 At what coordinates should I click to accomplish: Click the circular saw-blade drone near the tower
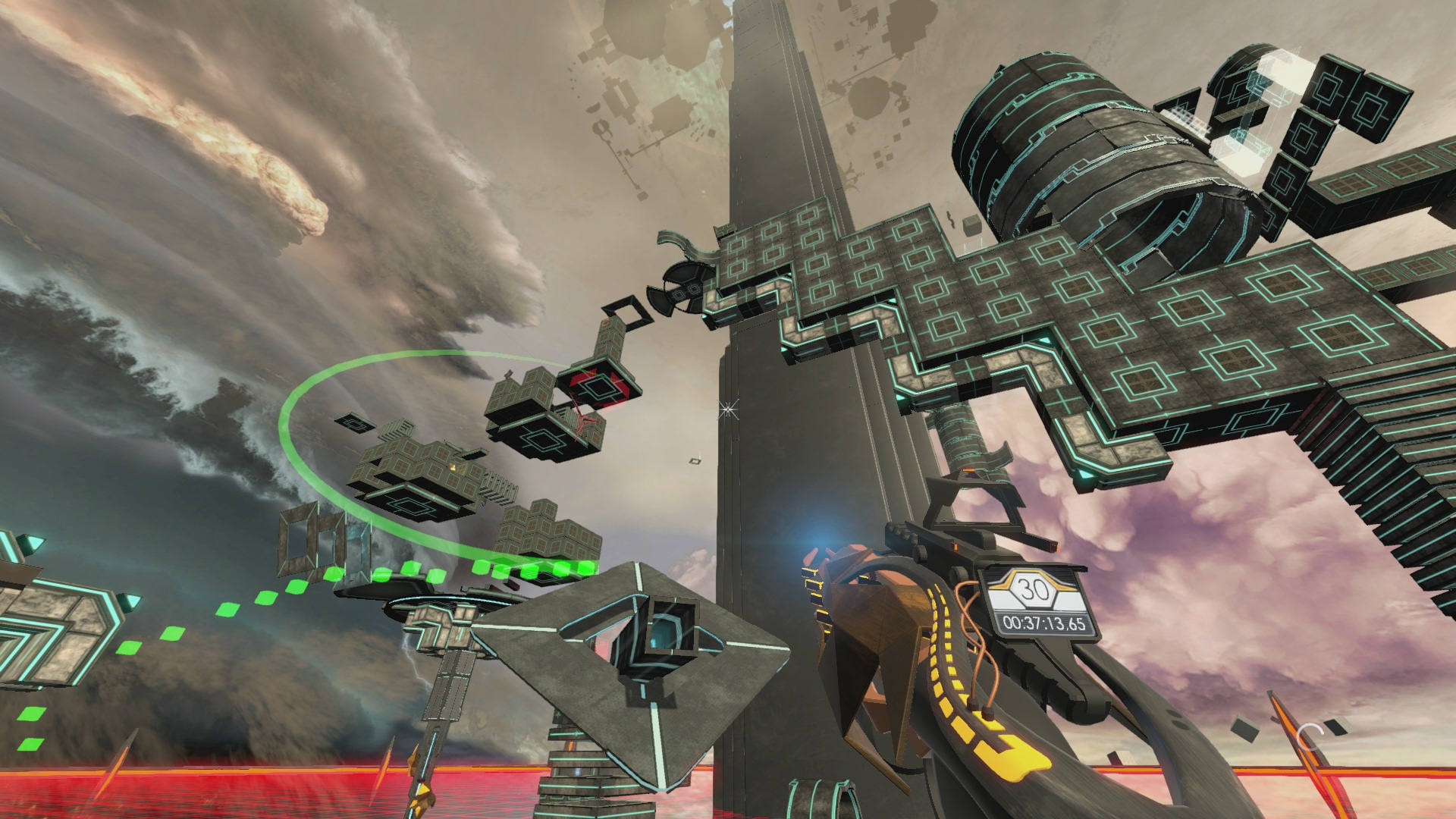pyautogui.click(x=685, y=290)
